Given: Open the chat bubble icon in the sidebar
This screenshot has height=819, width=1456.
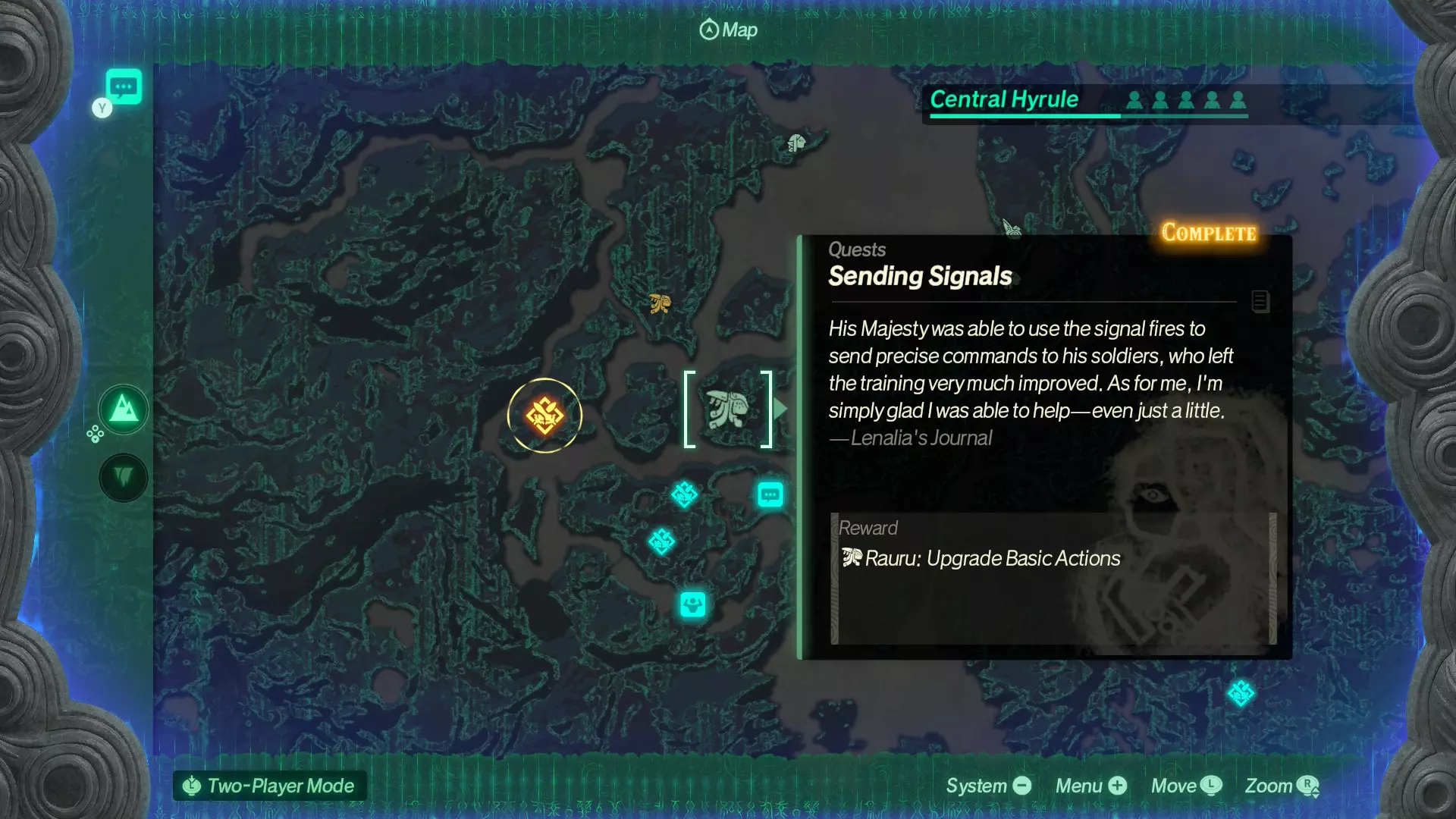Looking at the screenshot, I should coord(124,87).
